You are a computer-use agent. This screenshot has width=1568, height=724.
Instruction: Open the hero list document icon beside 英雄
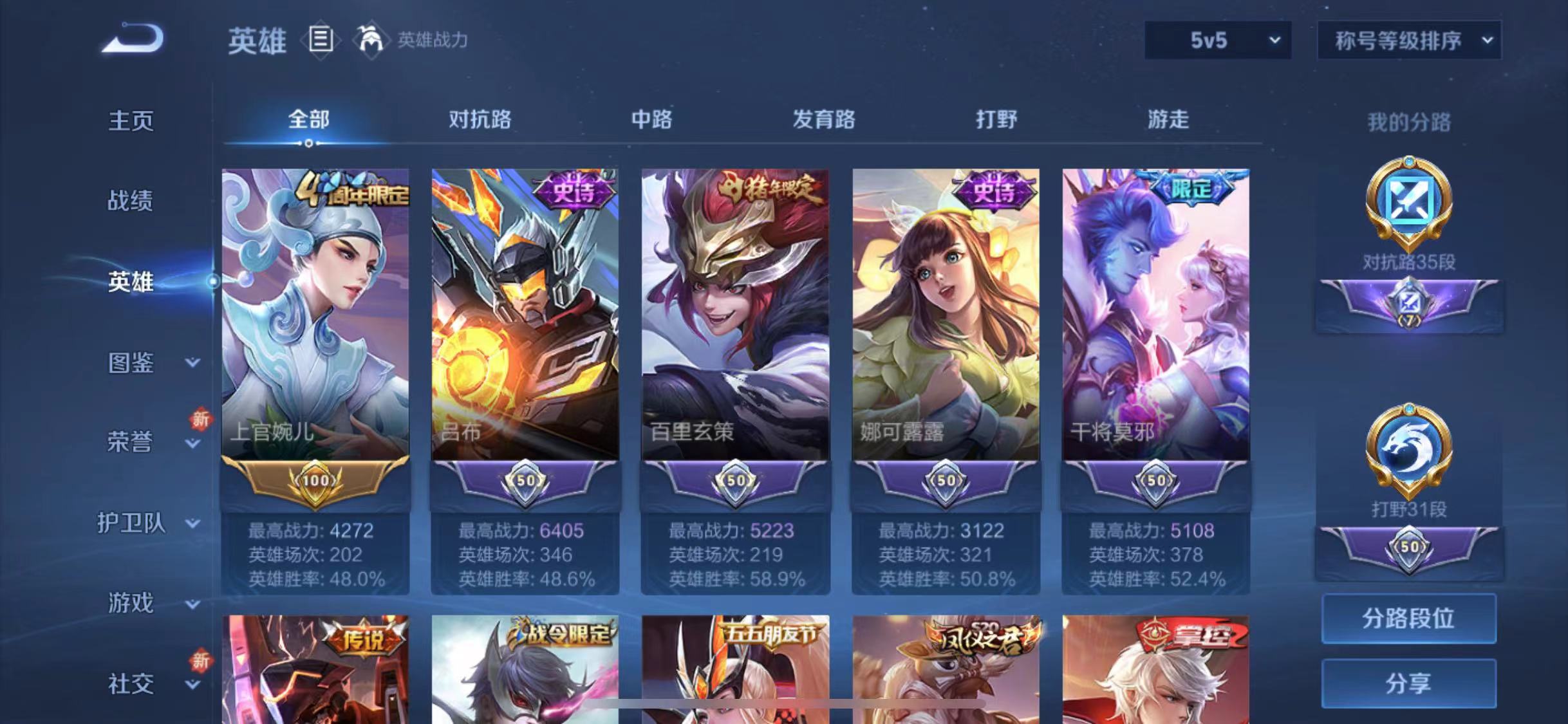point(320,40)
